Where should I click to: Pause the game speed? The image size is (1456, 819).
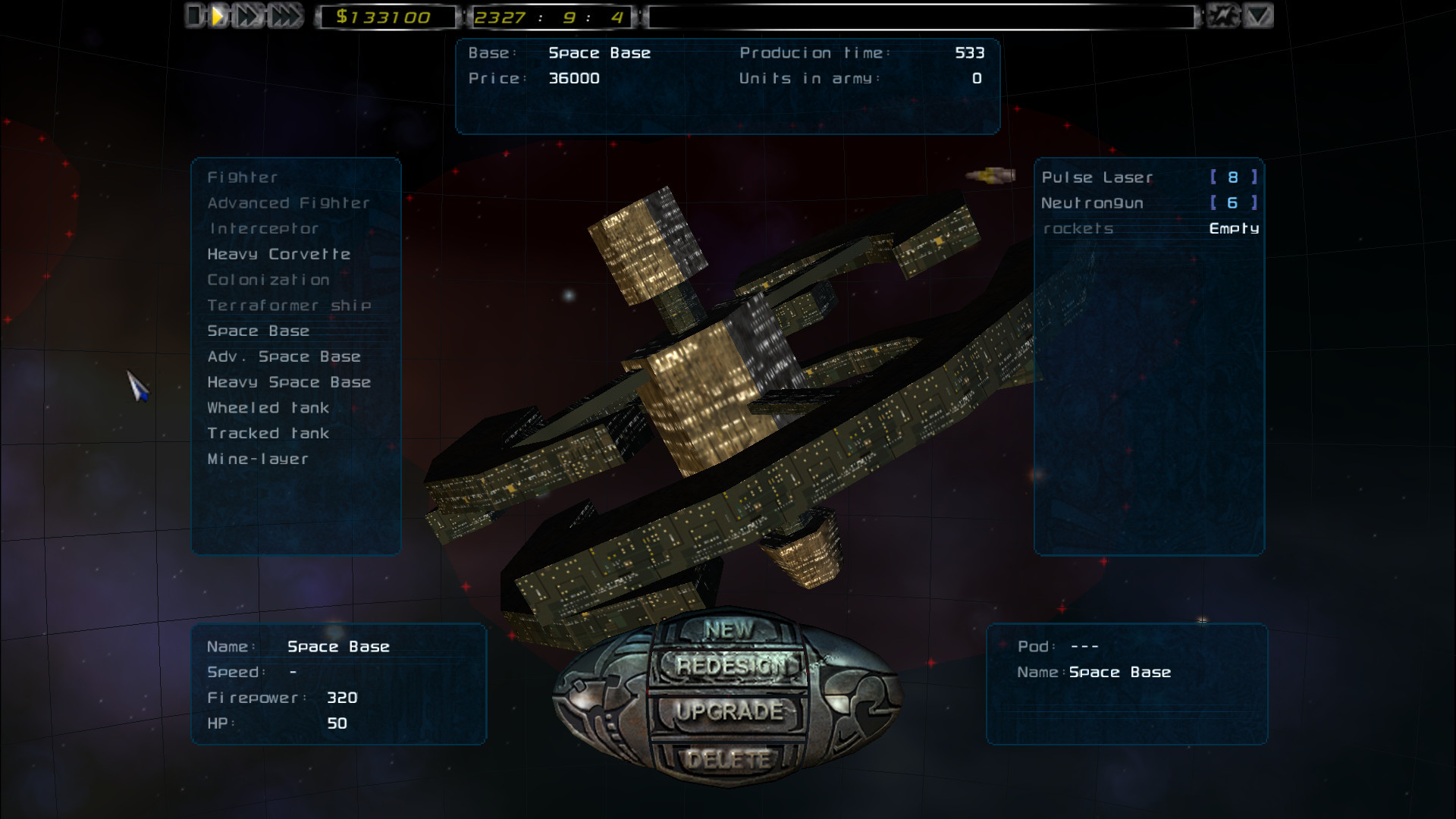(193, 15)
